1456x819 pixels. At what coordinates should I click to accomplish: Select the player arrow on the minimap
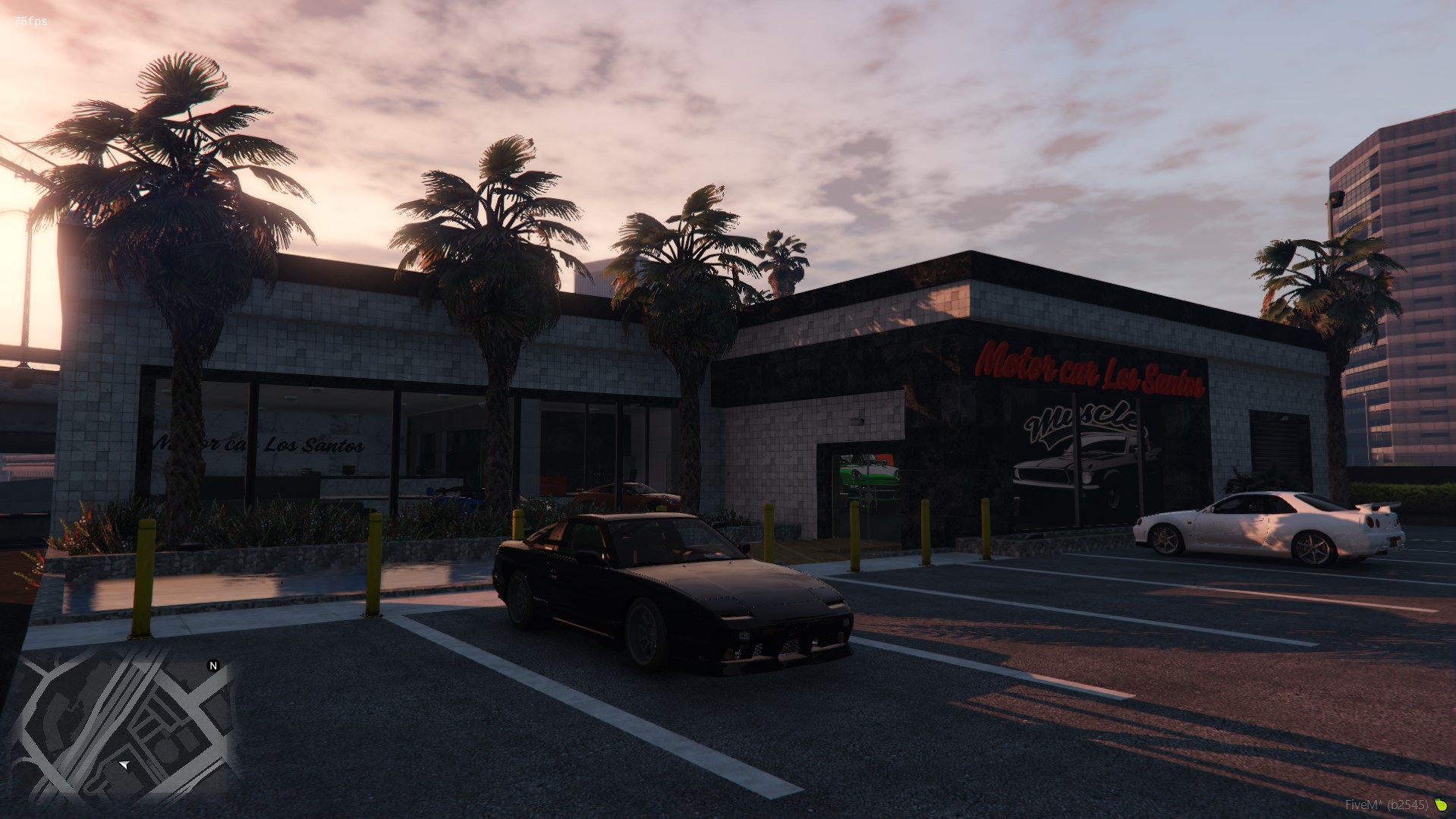[124, 765]
